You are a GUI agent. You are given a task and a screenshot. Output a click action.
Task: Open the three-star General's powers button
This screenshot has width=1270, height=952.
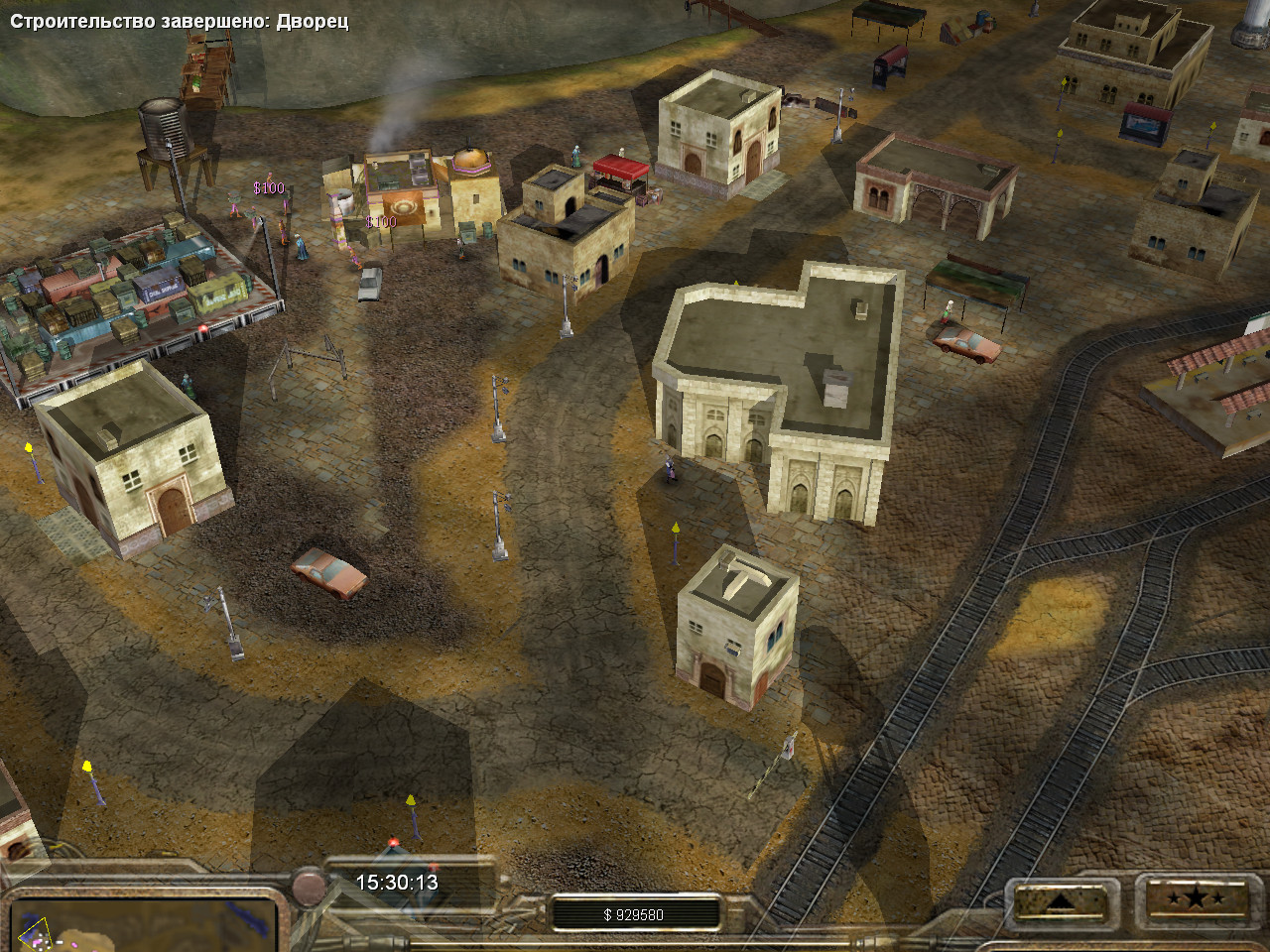[1194, 899]
